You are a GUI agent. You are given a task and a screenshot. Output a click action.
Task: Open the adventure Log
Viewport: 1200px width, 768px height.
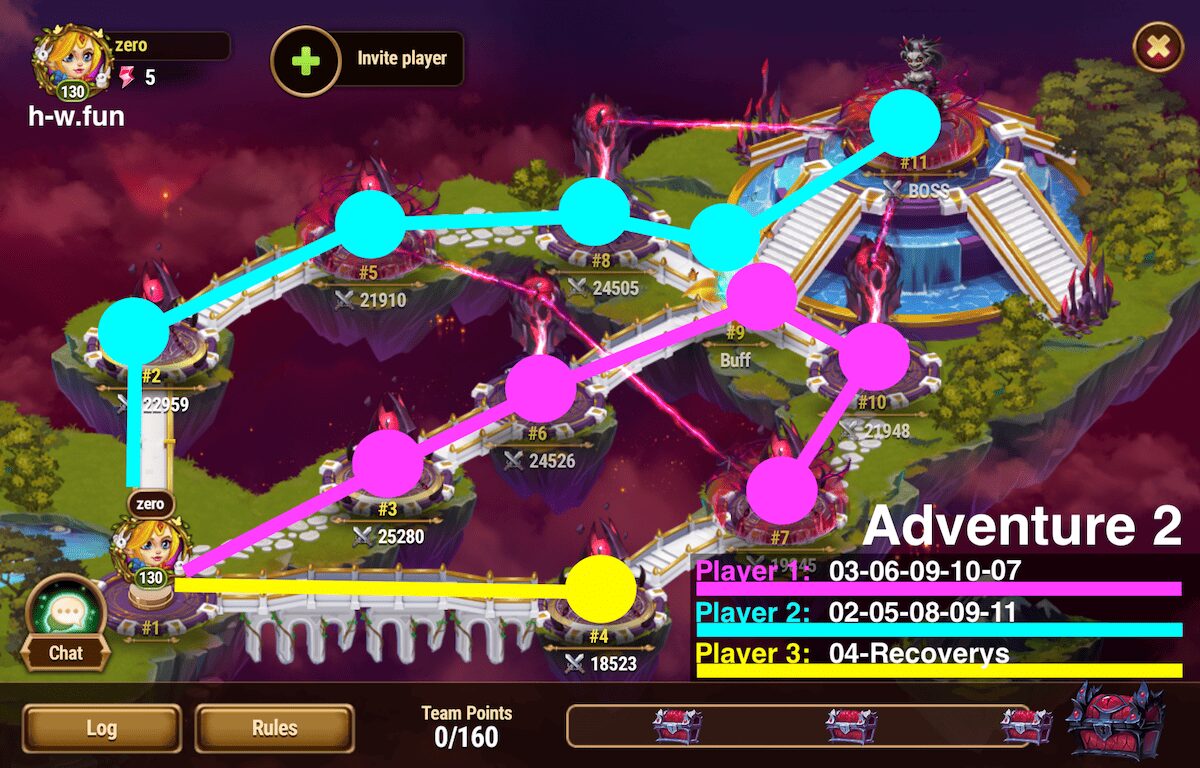tap(102, 728)
